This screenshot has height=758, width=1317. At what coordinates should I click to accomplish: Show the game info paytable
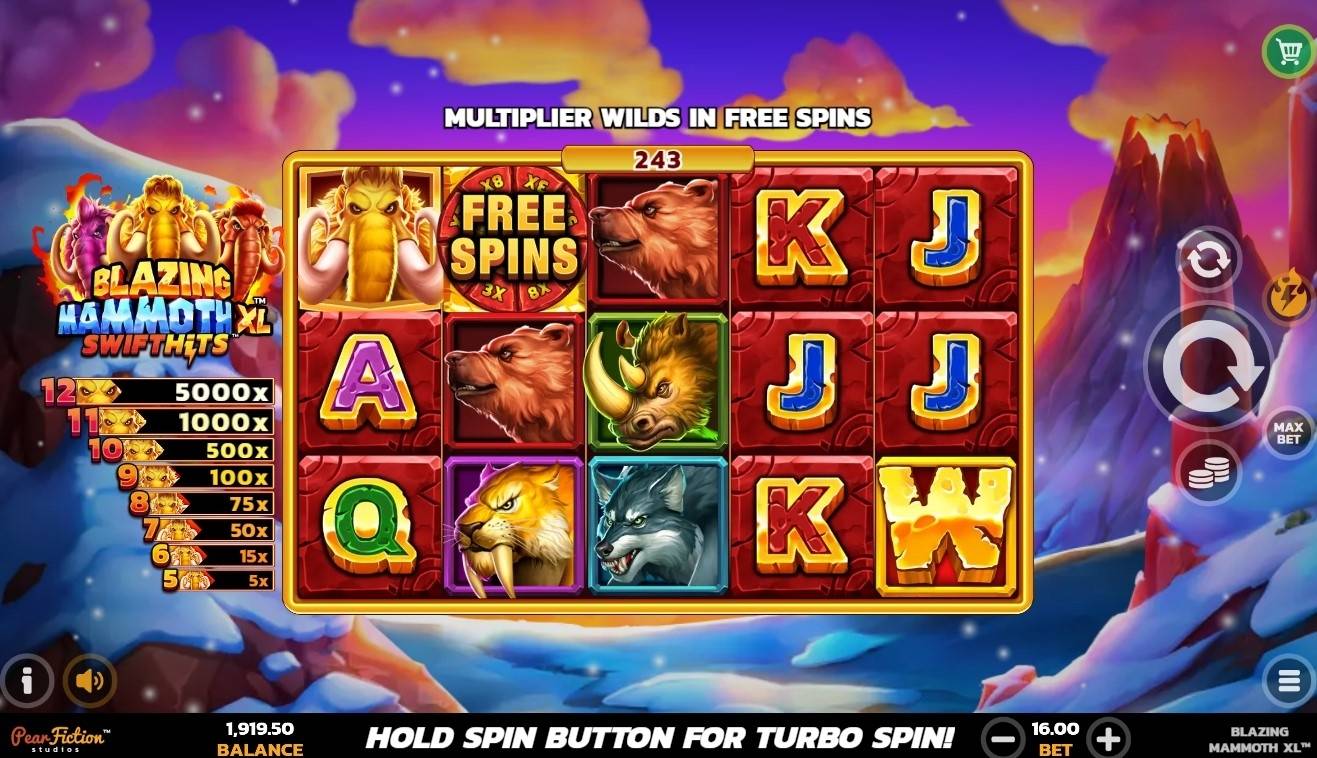[27, 681]
